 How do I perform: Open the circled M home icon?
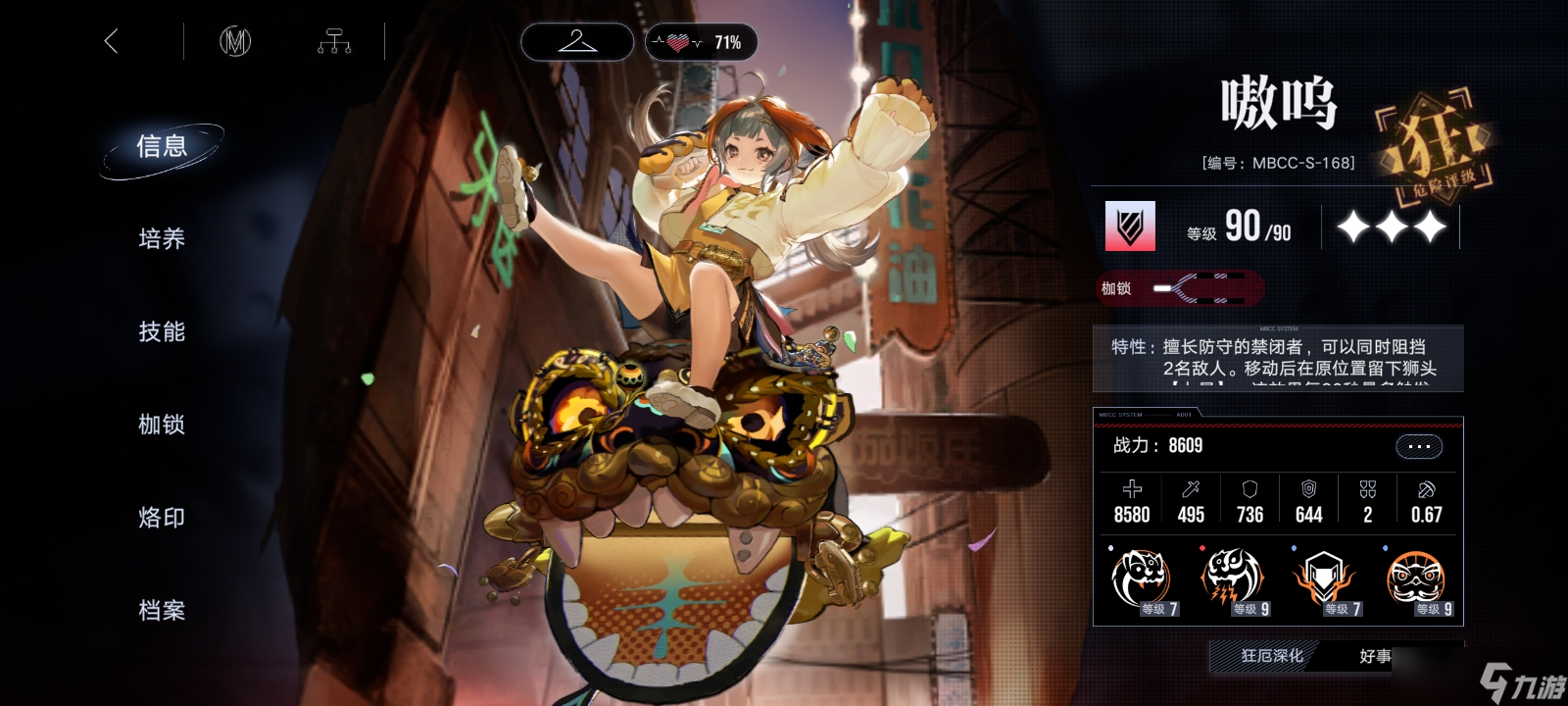click(235, 41)
